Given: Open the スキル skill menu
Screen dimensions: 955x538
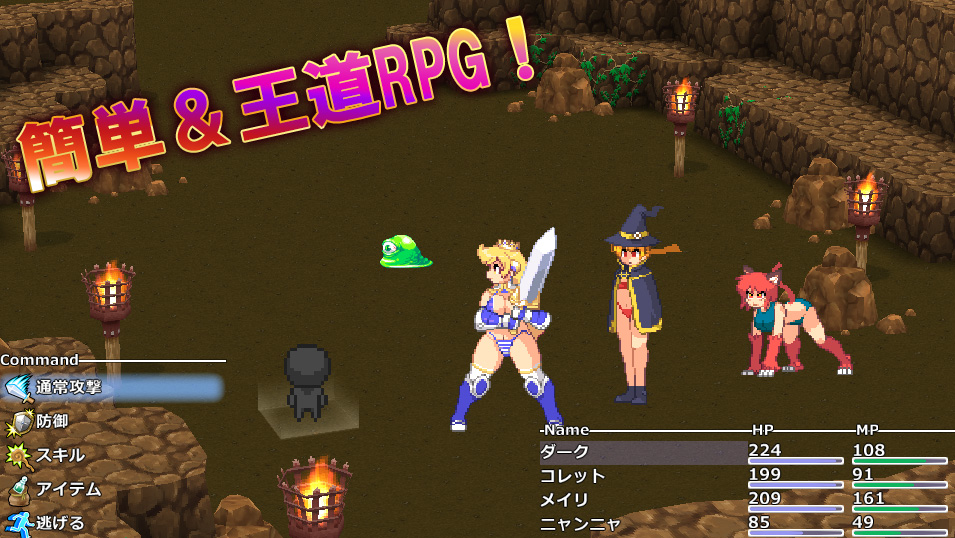Looking at the screenshot, I should (60, 455).
